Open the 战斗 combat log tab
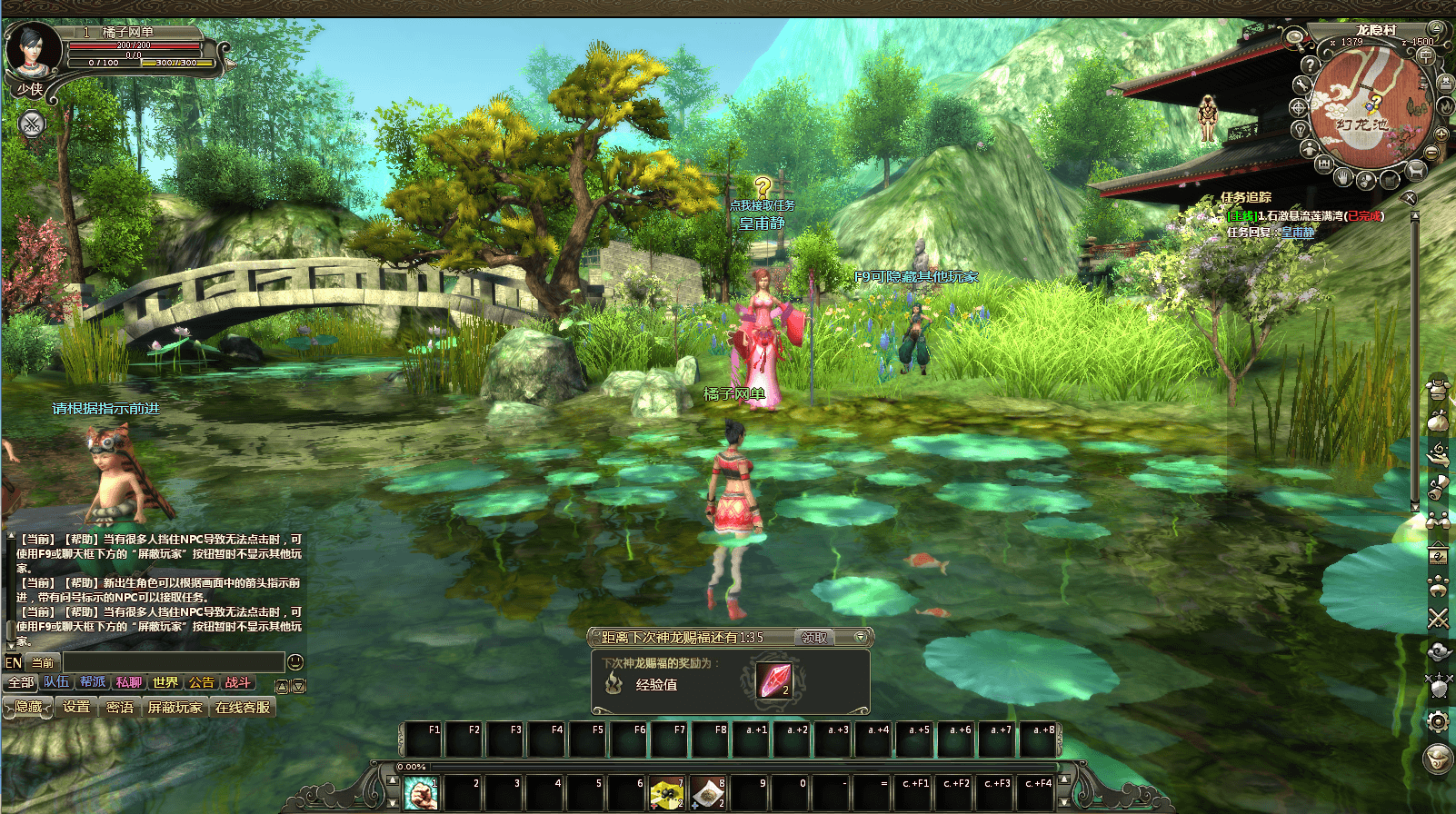Image resolution: width=1456 pixels, height=814 pixels. [x=237, y=682]
